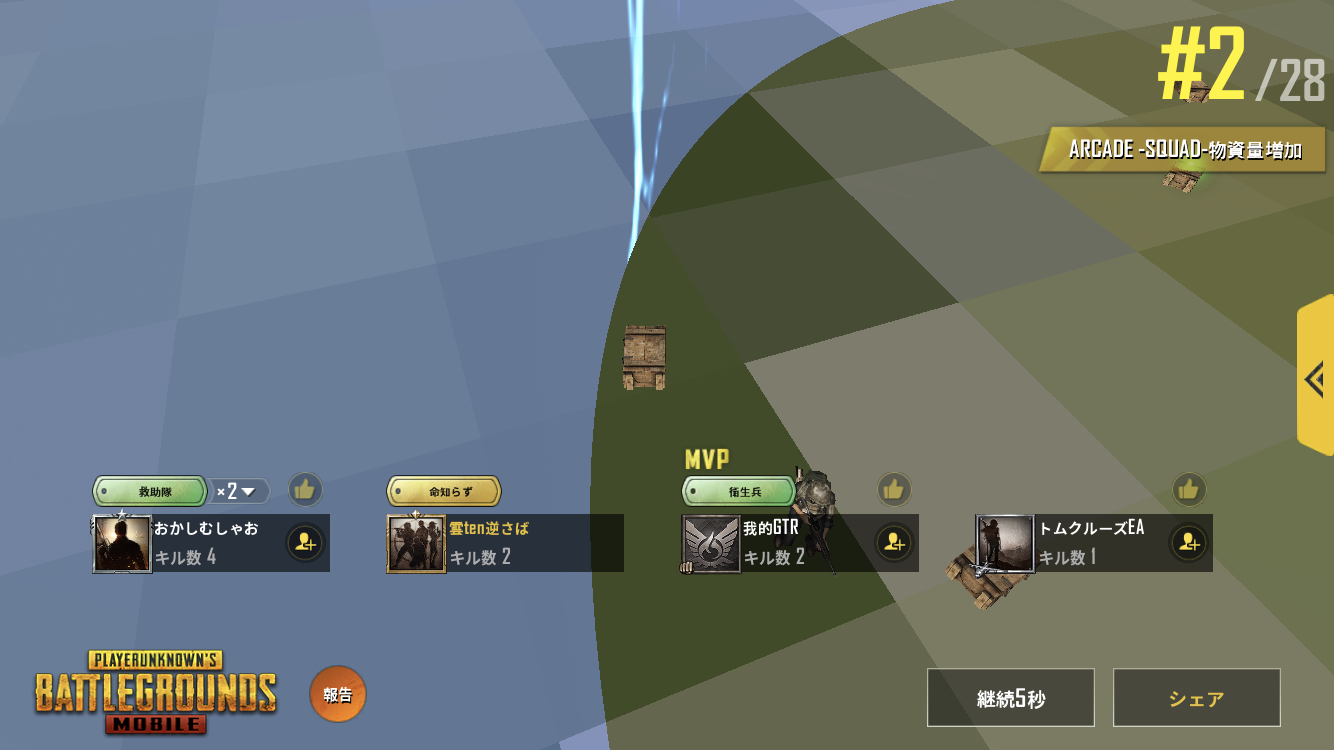Continue with the 継続 button
The height and width of the screenshot is (750, 1334).
point(1010,698)
